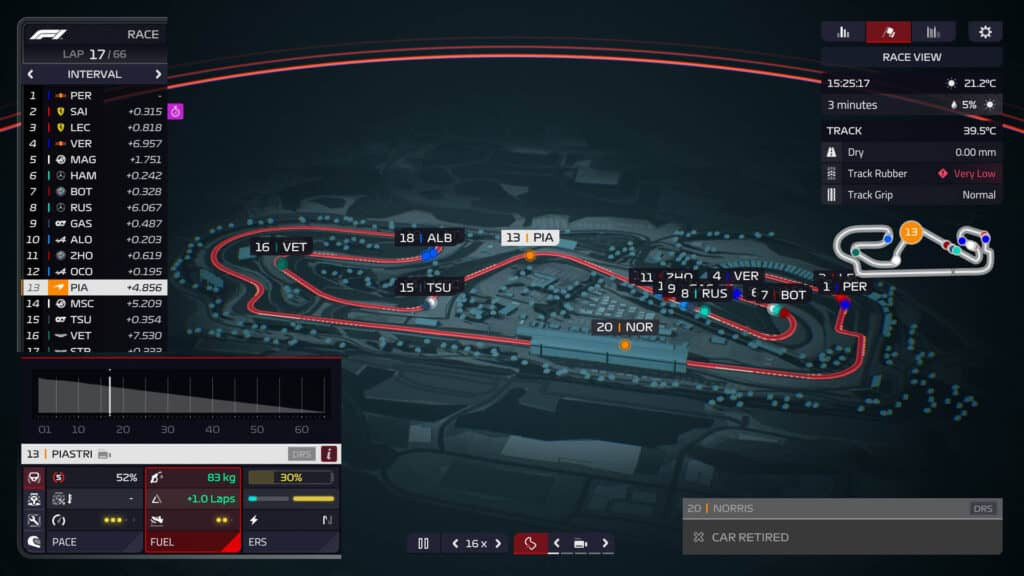Increase the 16x simulation speed
Screen dimensions: 1024x576
tap(498, 543)
